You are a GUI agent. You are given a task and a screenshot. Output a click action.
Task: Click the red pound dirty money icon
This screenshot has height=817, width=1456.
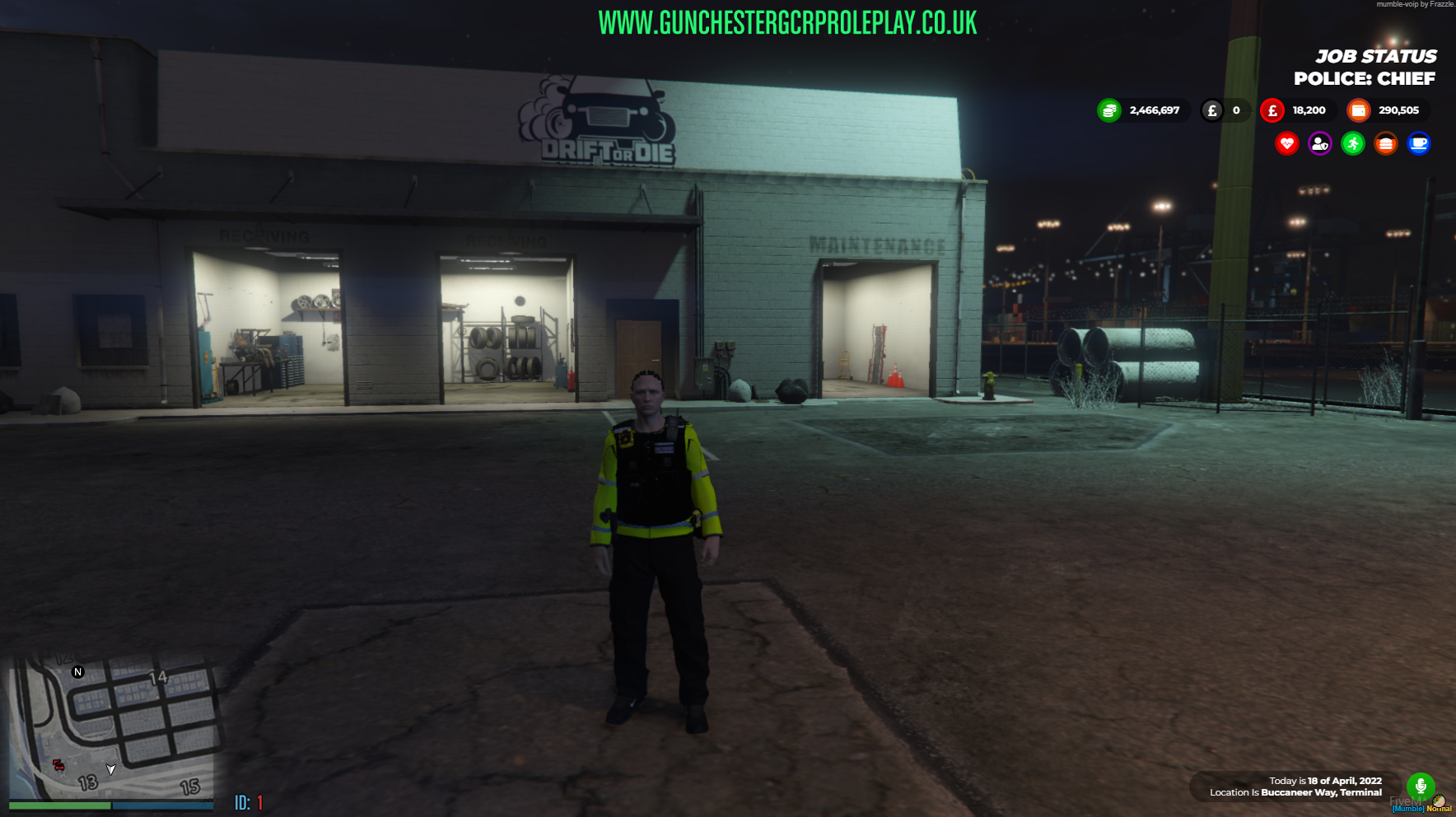1273,110
